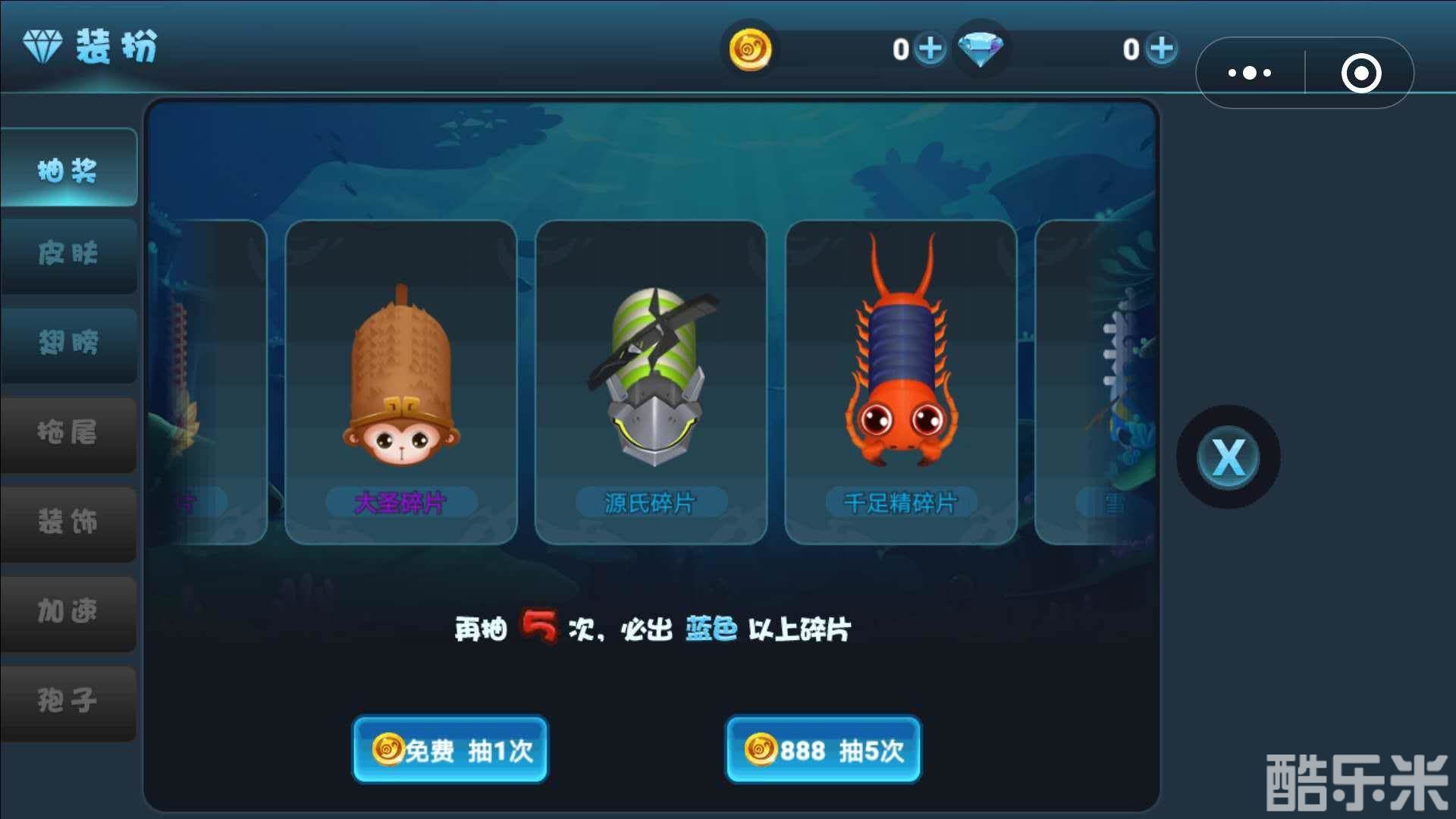This screenshot has height=819, width=1456.
Task: Click the circle capsule button at top right
Action: 1361,72
